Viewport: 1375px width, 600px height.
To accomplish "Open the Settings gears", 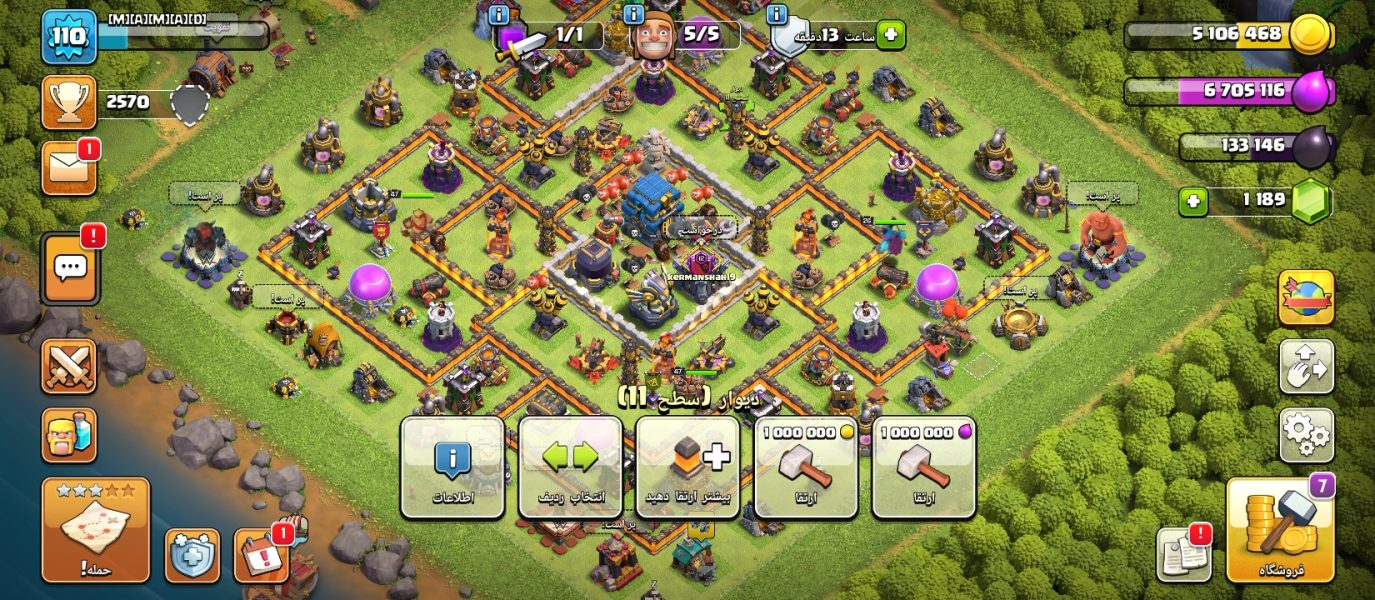I will [1306, 435].
